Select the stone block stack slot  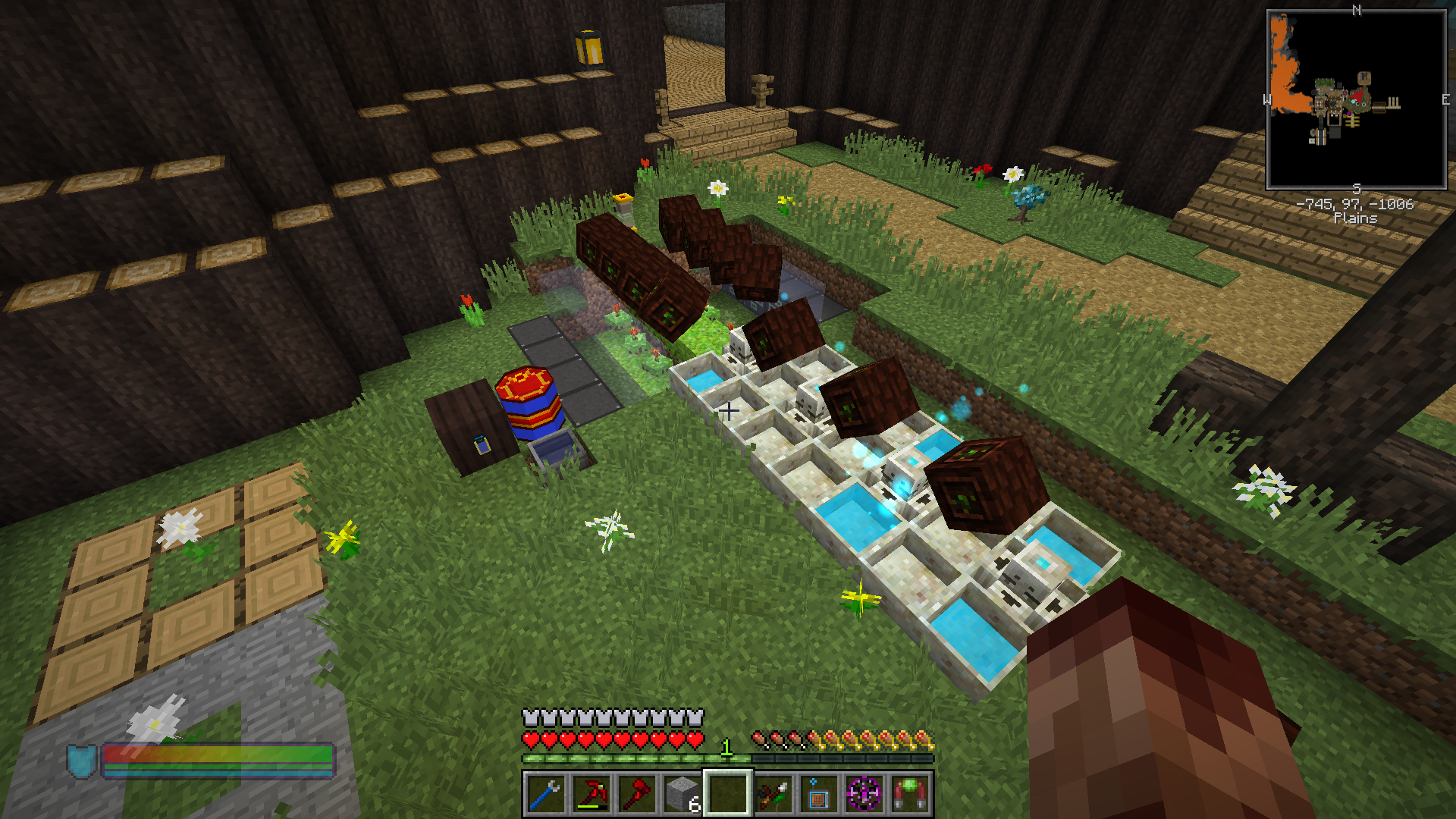(x=682, y=794)
